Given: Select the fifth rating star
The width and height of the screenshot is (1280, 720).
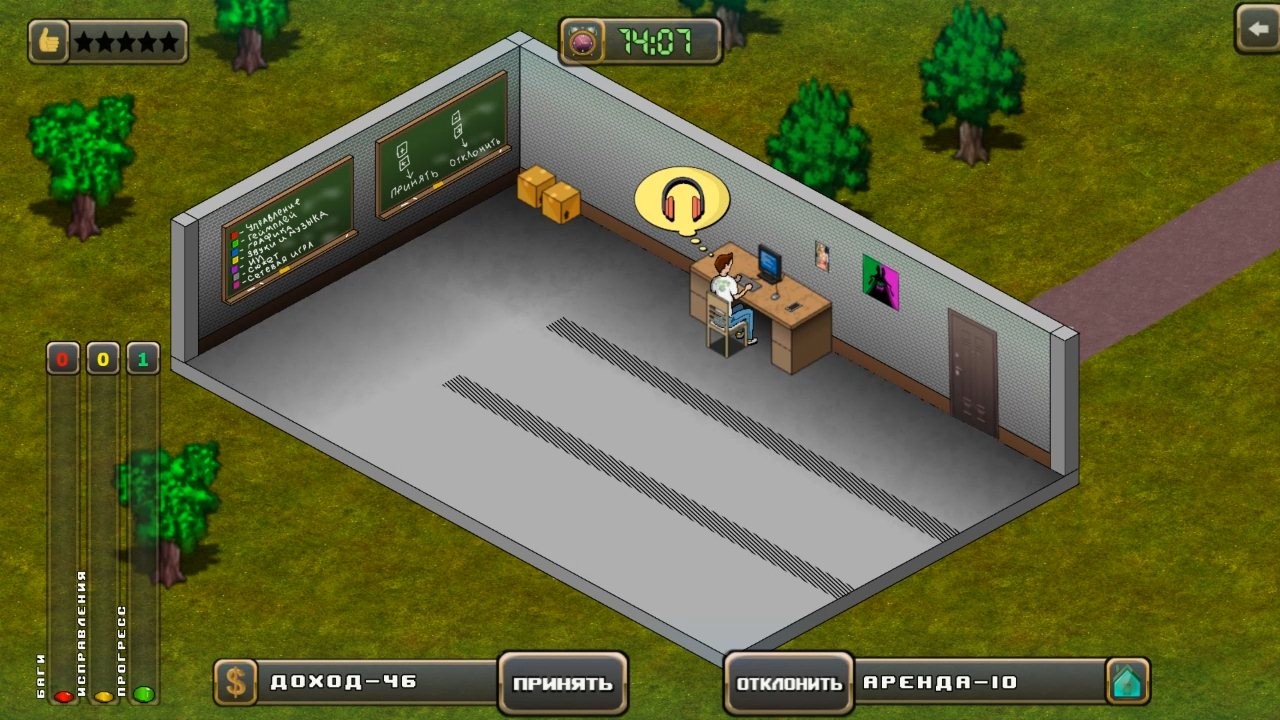Looking at the screenshot, I should pos(170,40).
